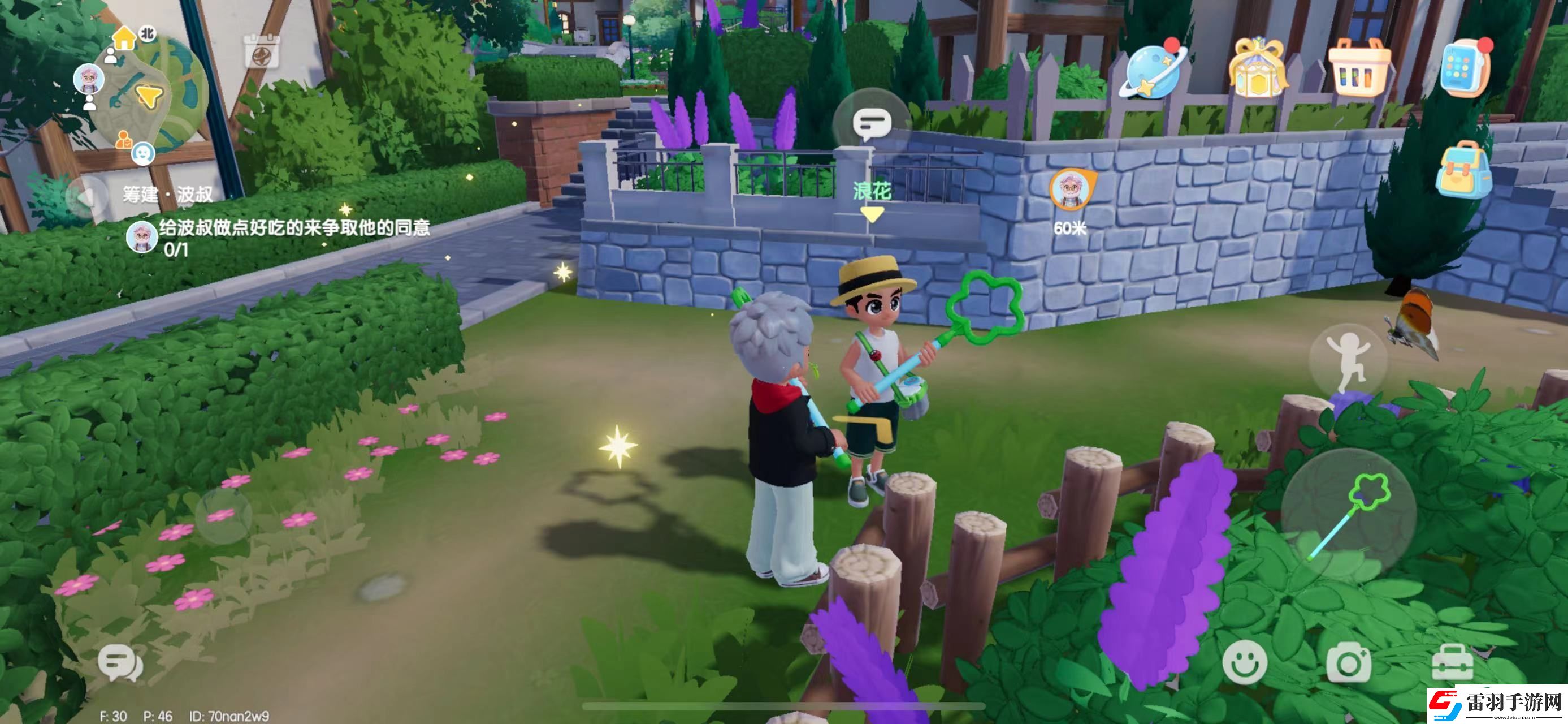Open the backpack inventory
The image size is (1568, 724).
click(1463, 170)
